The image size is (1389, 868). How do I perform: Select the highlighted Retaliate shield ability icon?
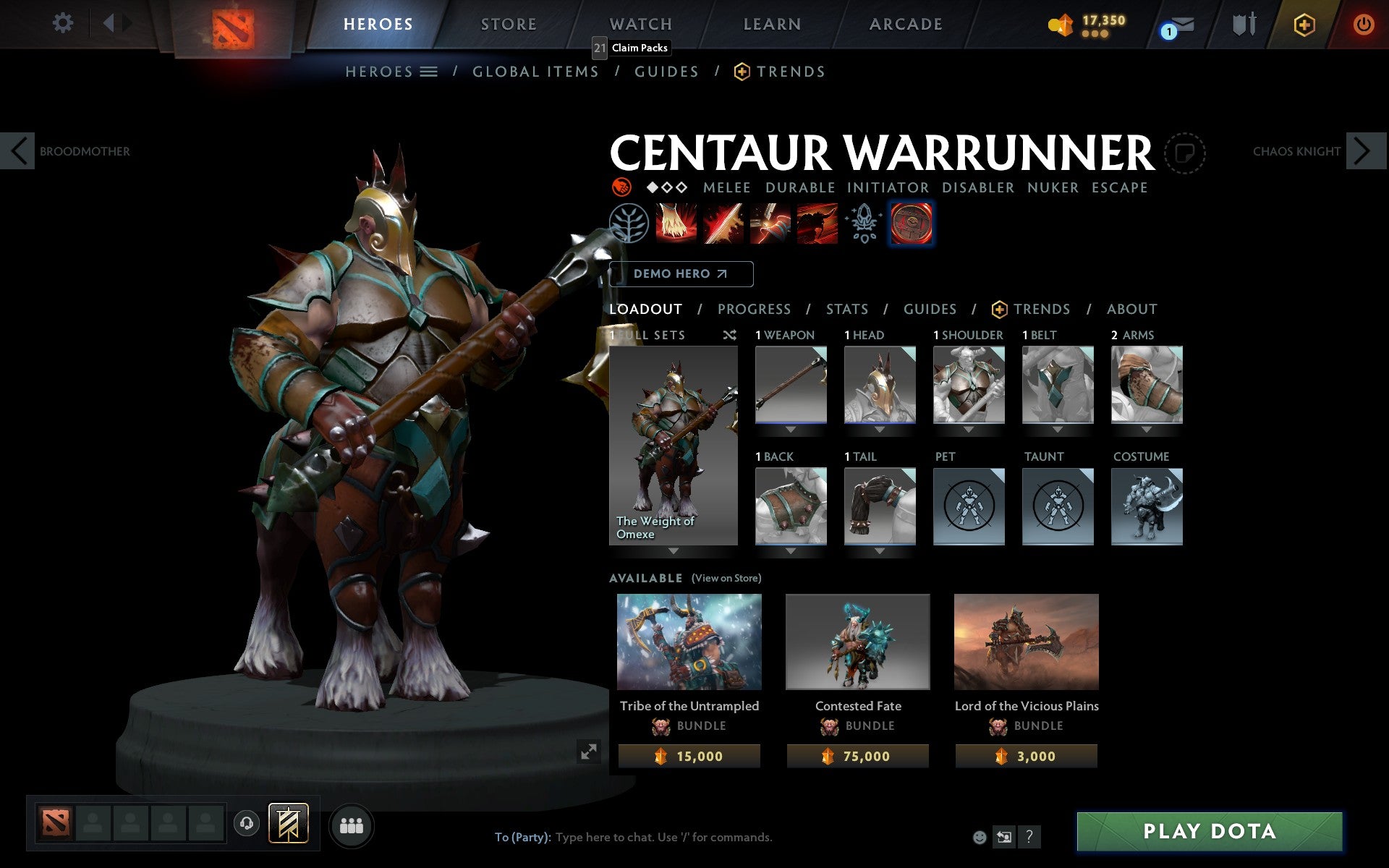tap(911, 224)
